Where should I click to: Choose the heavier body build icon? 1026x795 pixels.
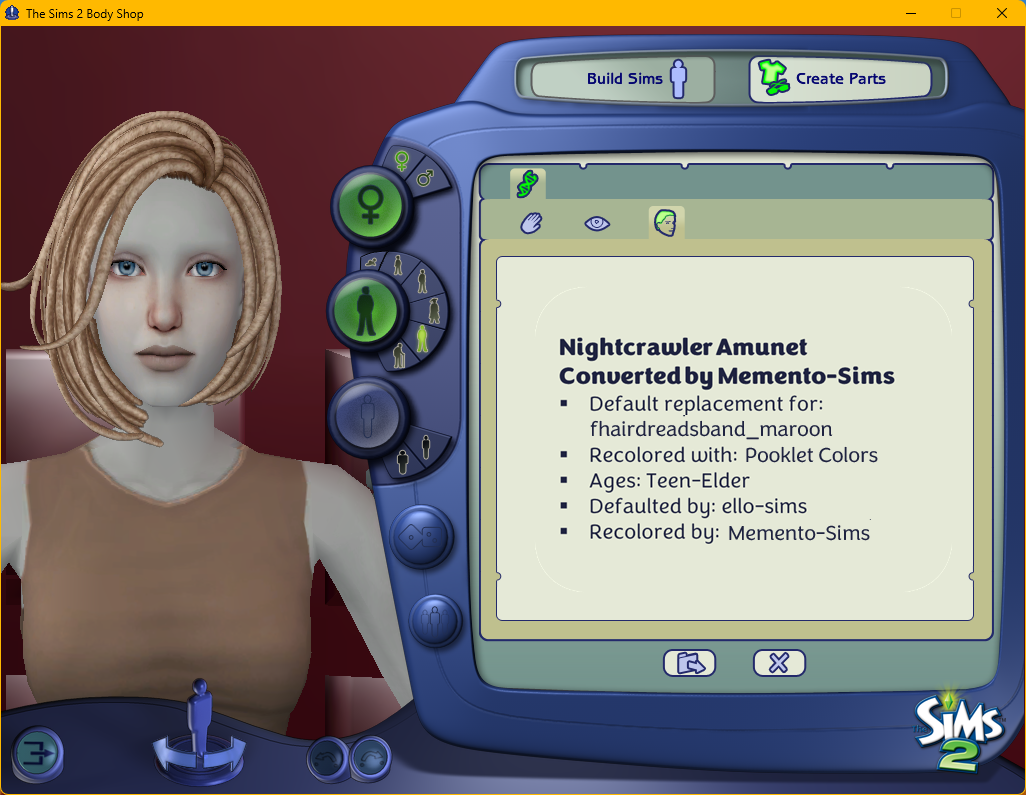point(402,460)
